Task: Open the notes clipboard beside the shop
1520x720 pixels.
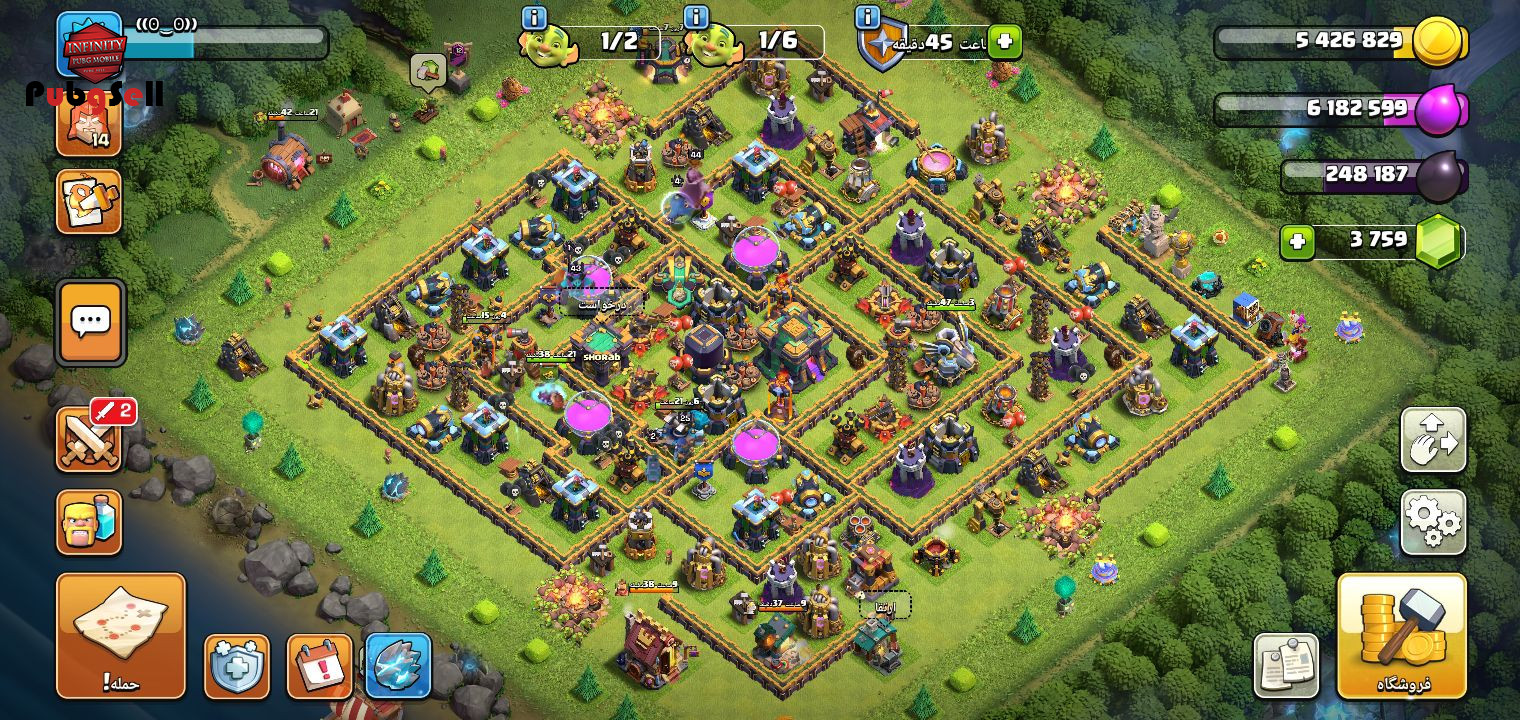Action: [1286, 666]
